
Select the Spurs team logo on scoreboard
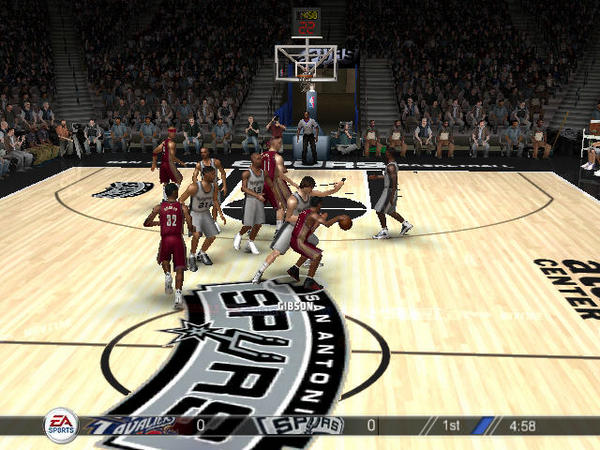tap(301, 426)
